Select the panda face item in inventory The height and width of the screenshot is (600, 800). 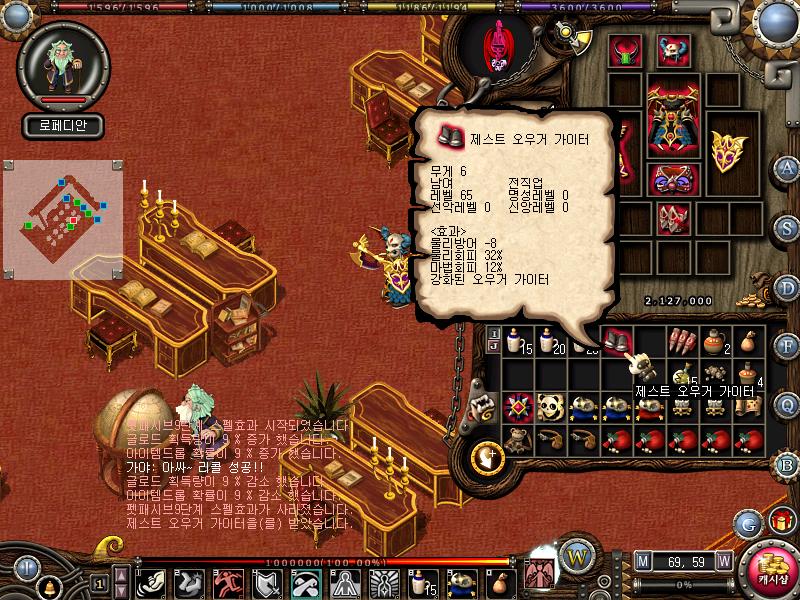tap(551, 406)
